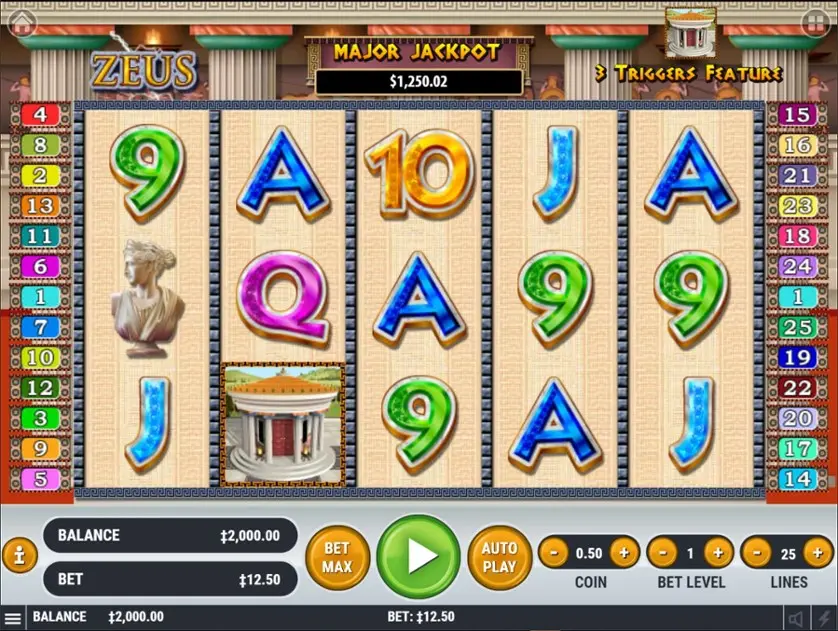Image resolution: width=838 pixels, height=631 pixels.
Task: Increase the coin value
Action: (x=624, y=552)
